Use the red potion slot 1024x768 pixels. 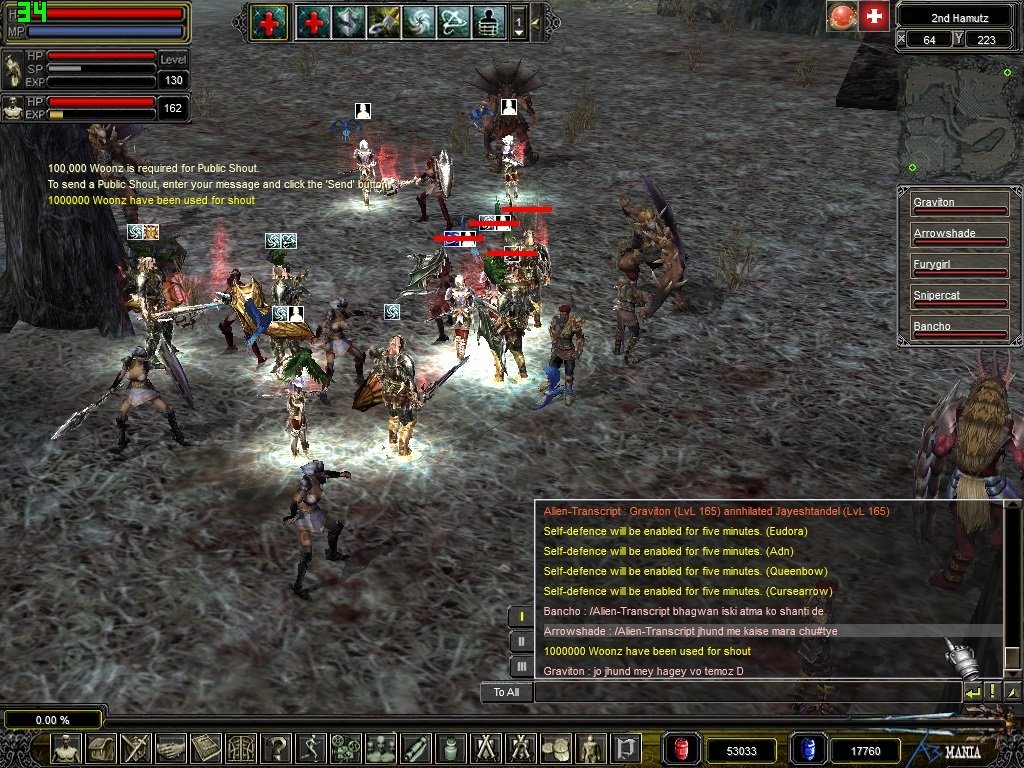coord(682,749)
